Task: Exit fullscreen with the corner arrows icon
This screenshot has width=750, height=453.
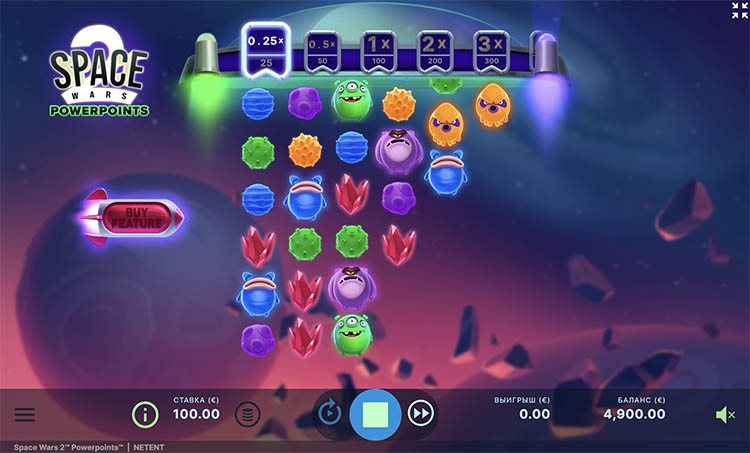Action: [x=739, y=10]
